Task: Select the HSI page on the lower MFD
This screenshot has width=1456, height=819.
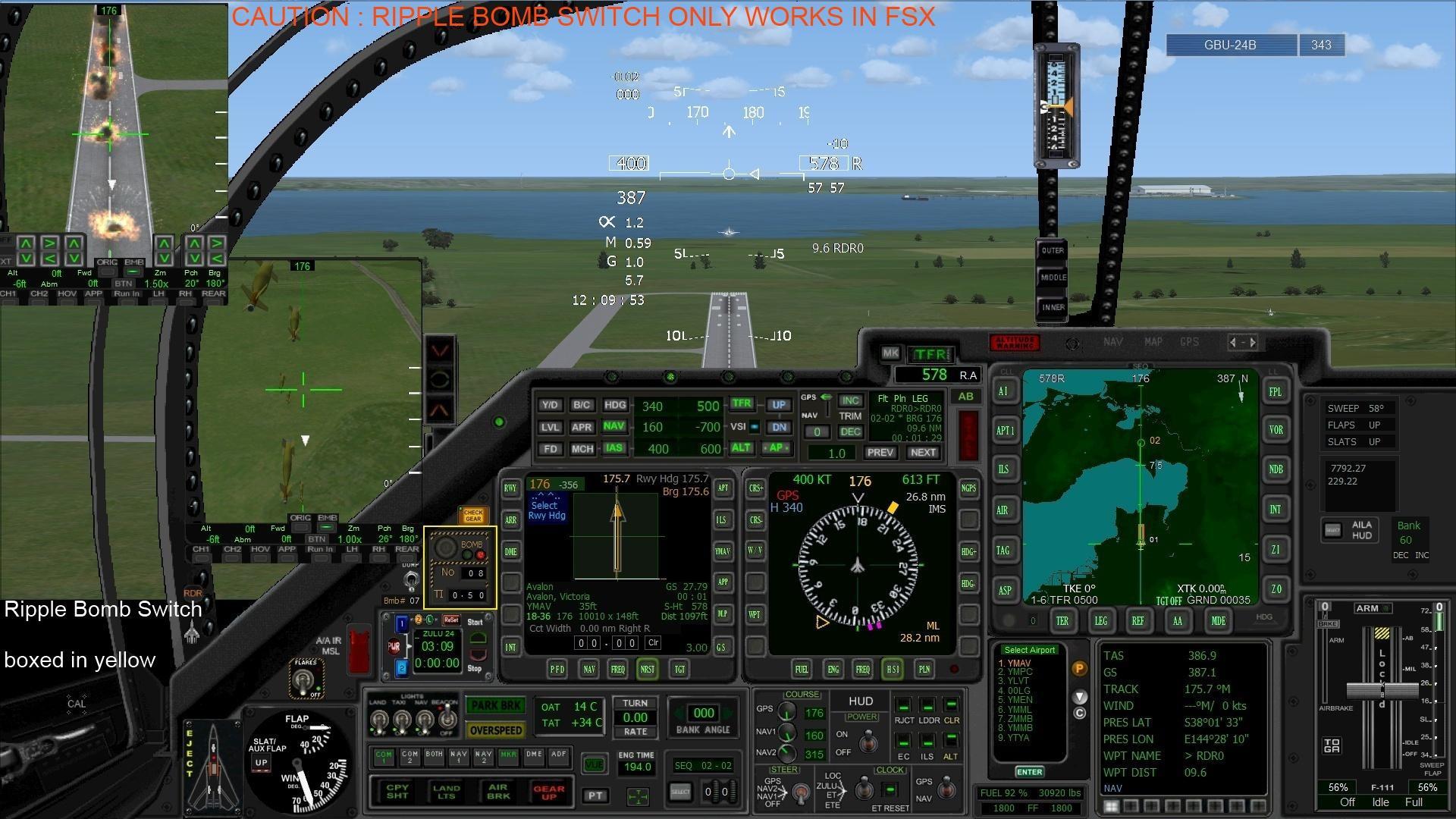Action: [x=893, y=669]
